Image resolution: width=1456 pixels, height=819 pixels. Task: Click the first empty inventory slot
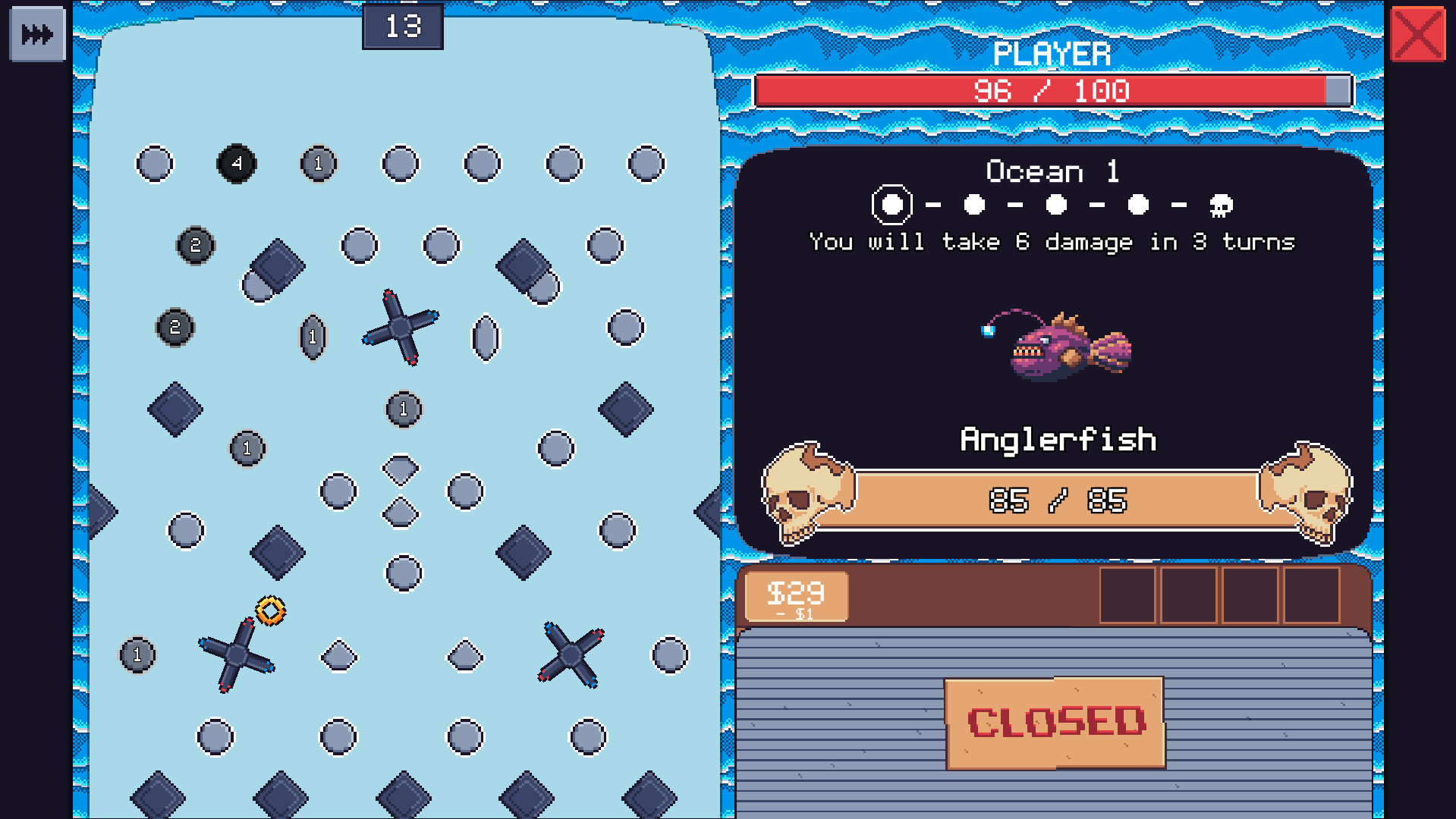pyautogui.click(x=1128, y=595)
